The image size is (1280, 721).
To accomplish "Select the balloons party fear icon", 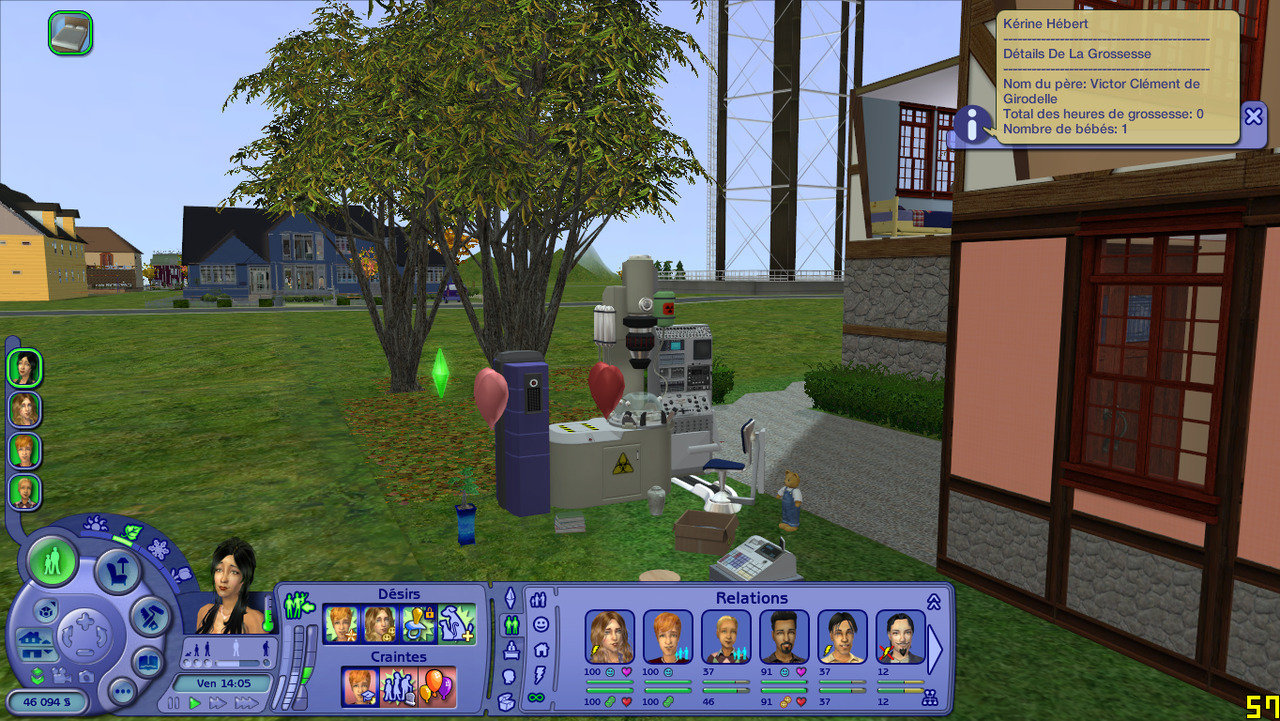I will 436,687.
